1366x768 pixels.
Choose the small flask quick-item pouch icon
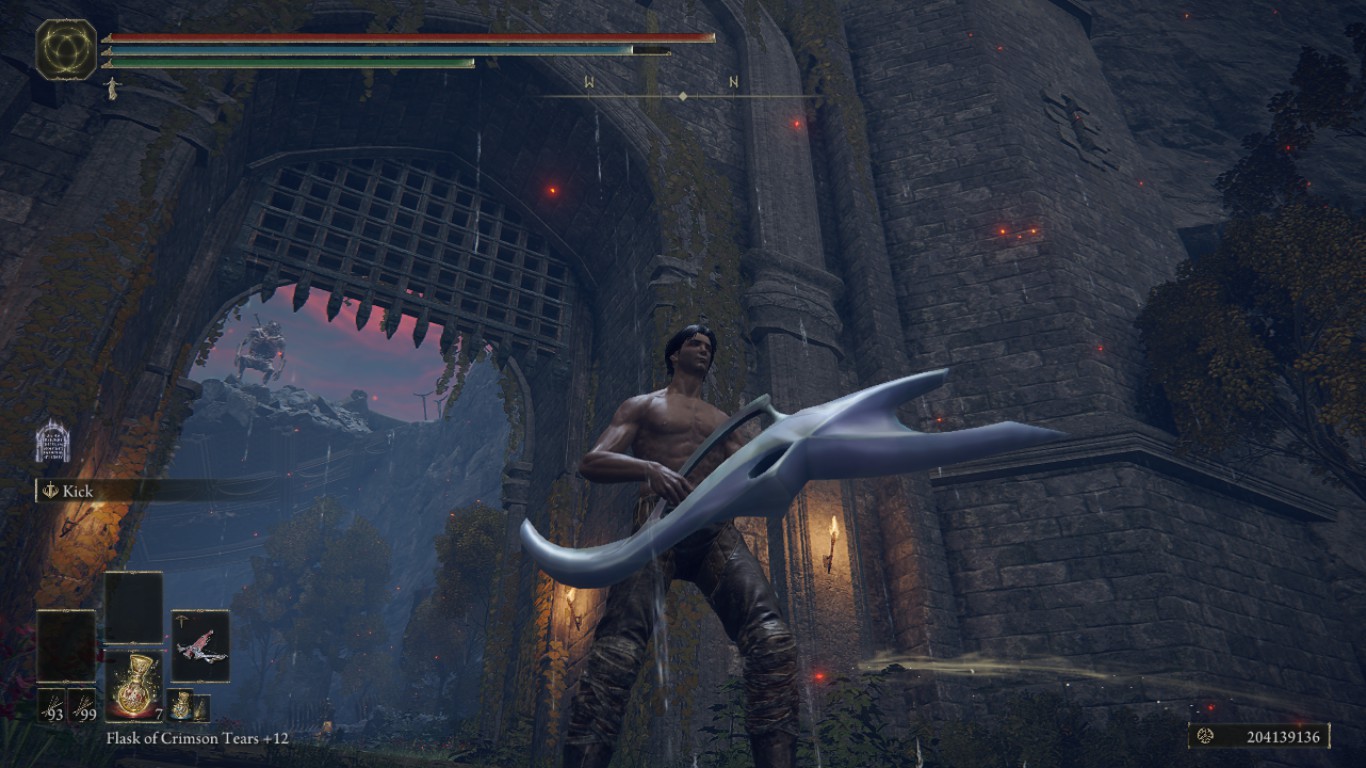(181, 704)
